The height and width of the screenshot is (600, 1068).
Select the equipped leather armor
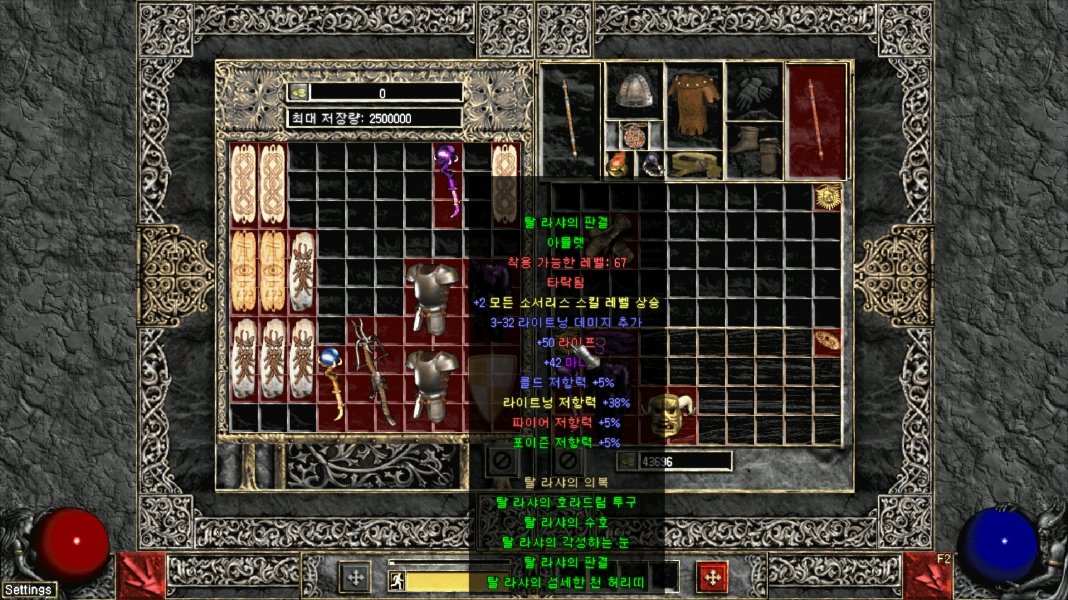click(x=694, y=103)
